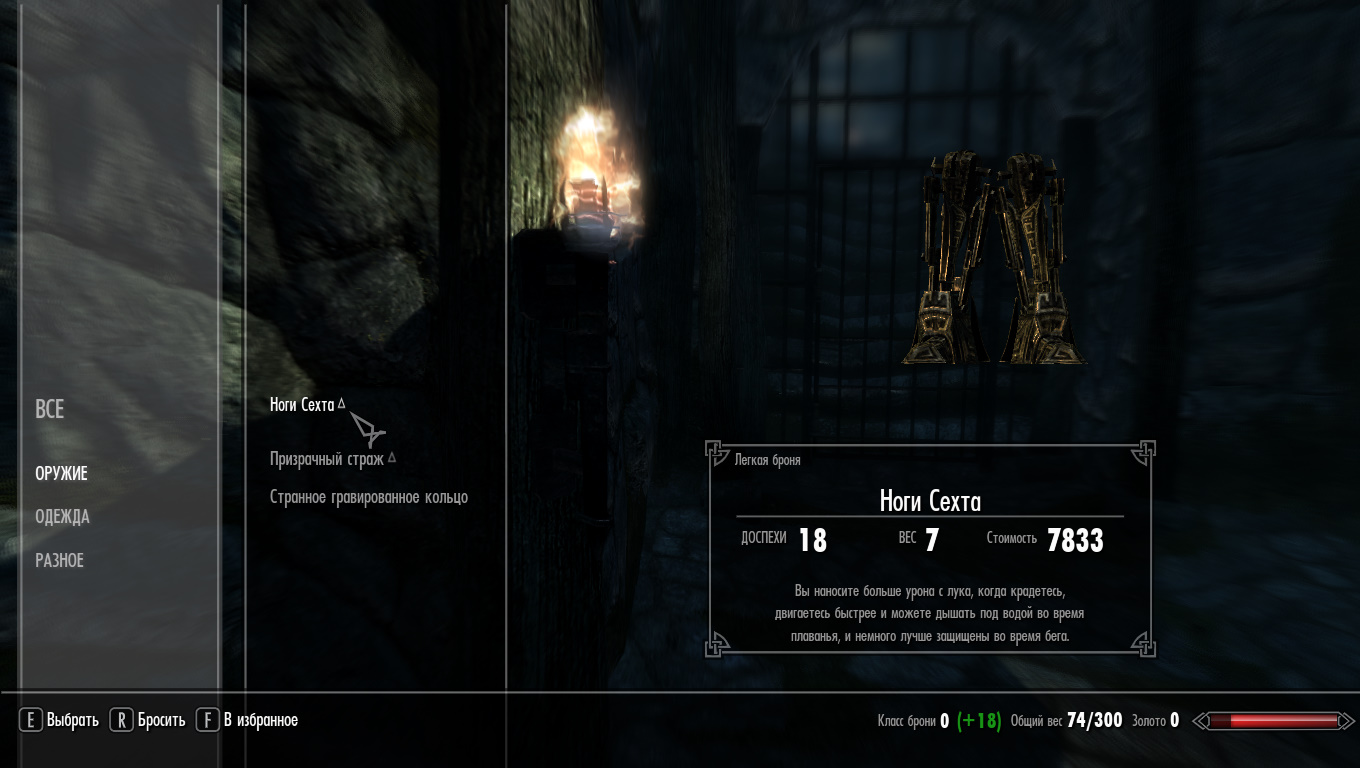The image size is (1360, 768).
Task: Pick Странное гравированное кольцо from the list
Action: [x=368, y=497]
